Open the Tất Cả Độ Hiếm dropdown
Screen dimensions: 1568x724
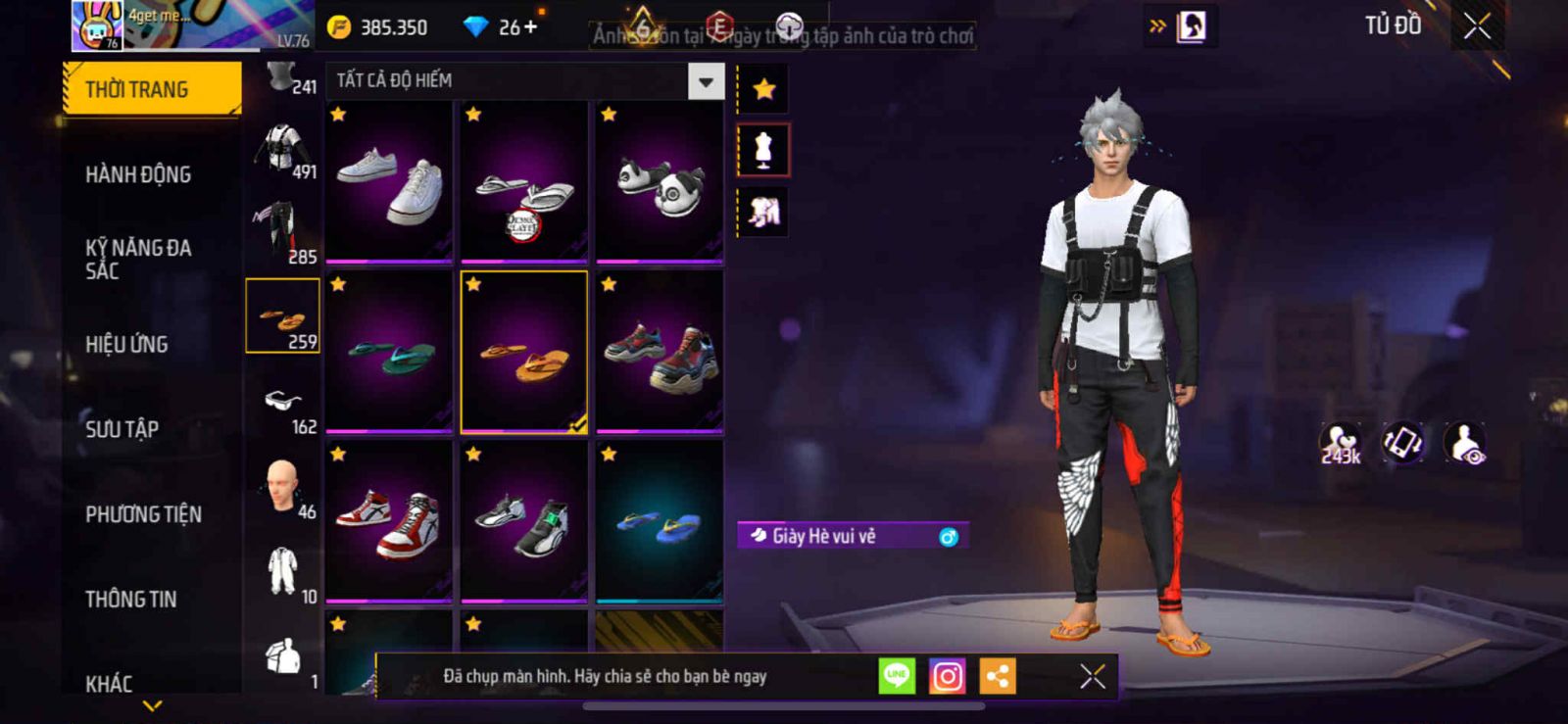pyautogui.click(x=706, y=82)
